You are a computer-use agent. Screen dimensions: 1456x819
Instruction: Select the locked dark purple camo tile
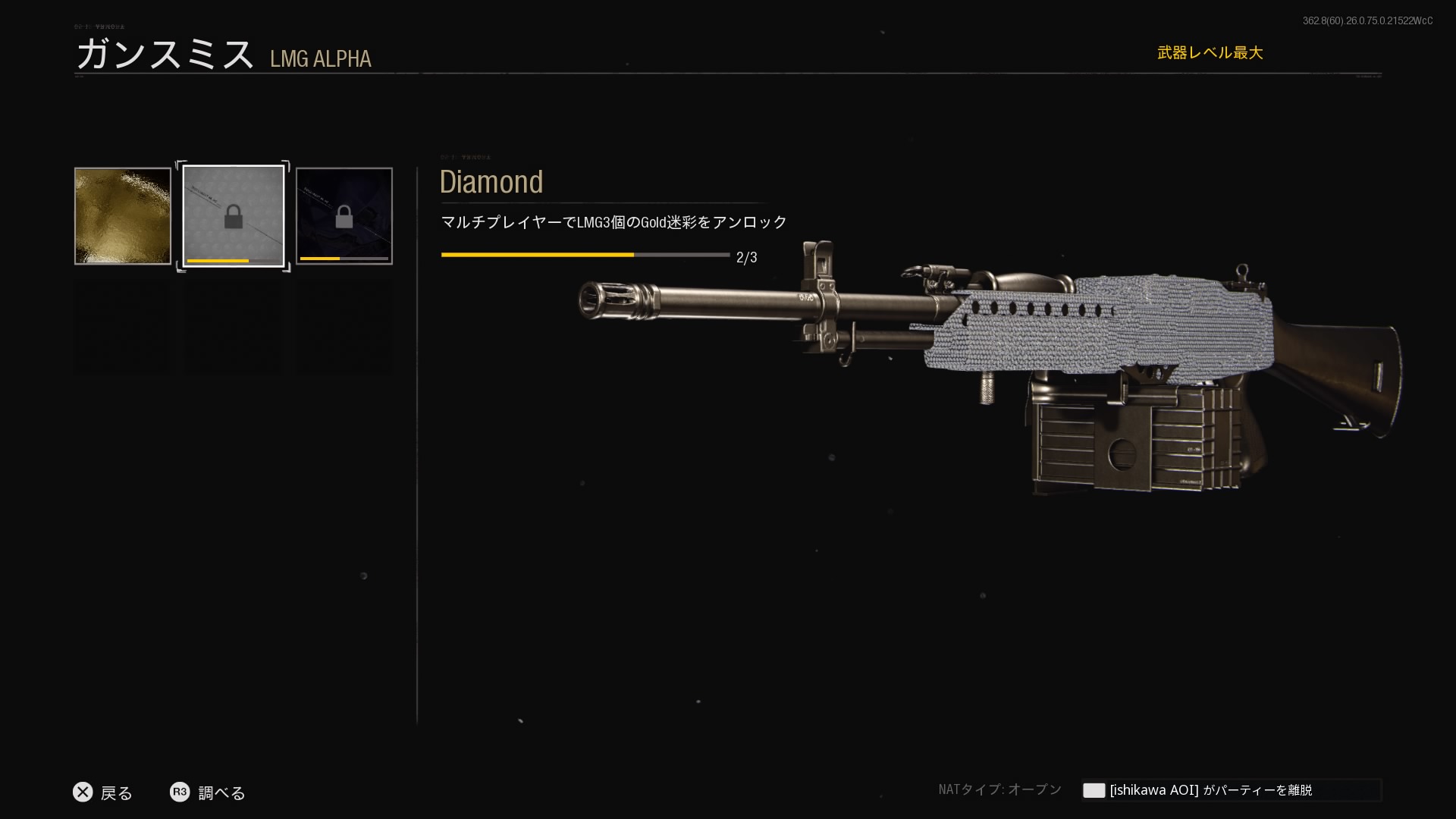tap(344, 216)
